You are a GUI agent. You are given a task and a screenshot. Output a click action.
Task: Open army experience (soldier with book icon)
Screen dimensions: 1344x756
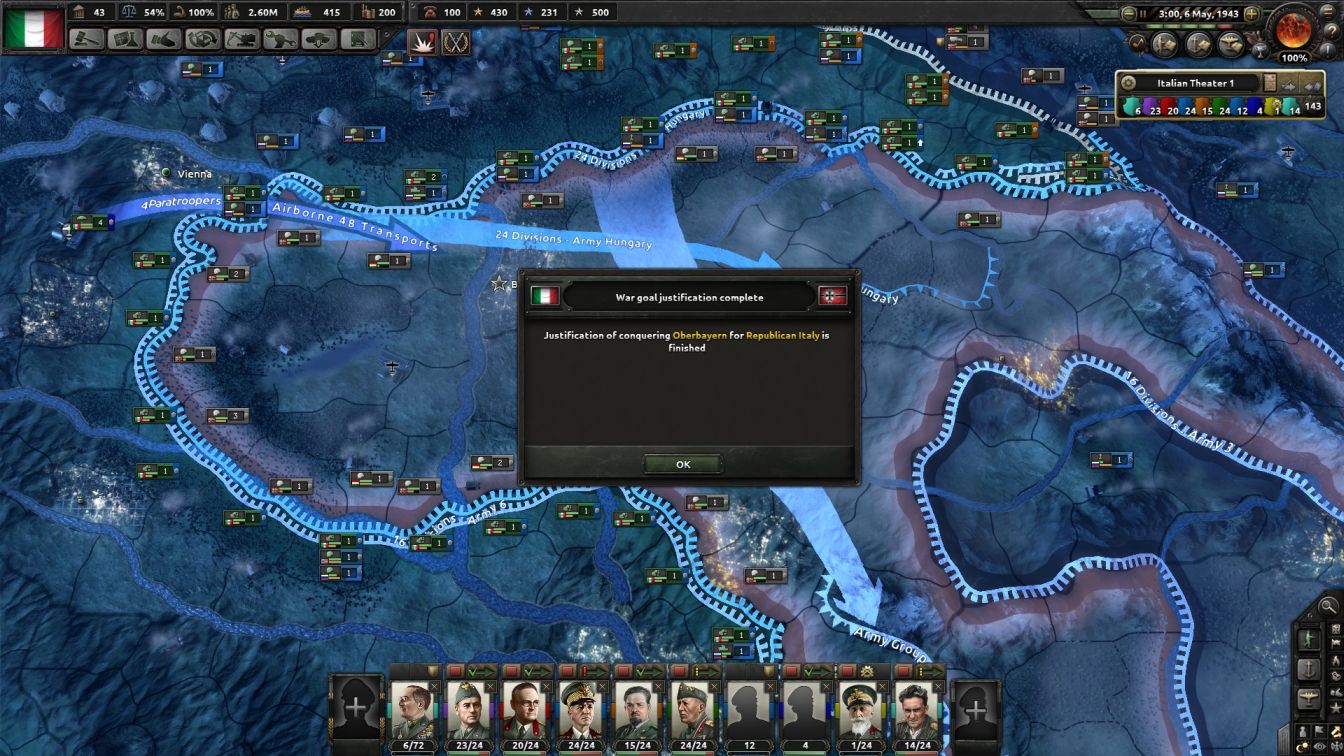[x=1165, y=44]
